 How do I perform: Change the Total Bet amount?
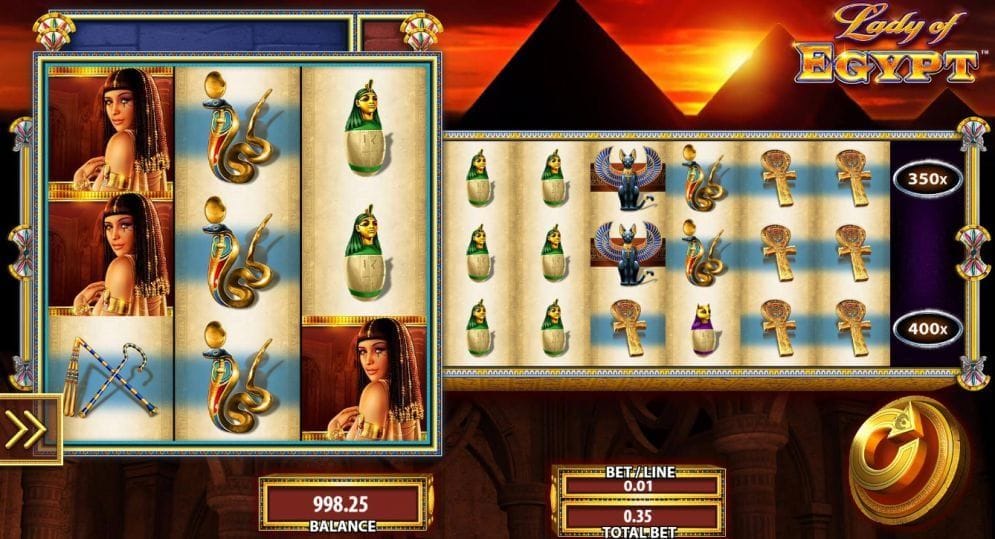(640, 517)
